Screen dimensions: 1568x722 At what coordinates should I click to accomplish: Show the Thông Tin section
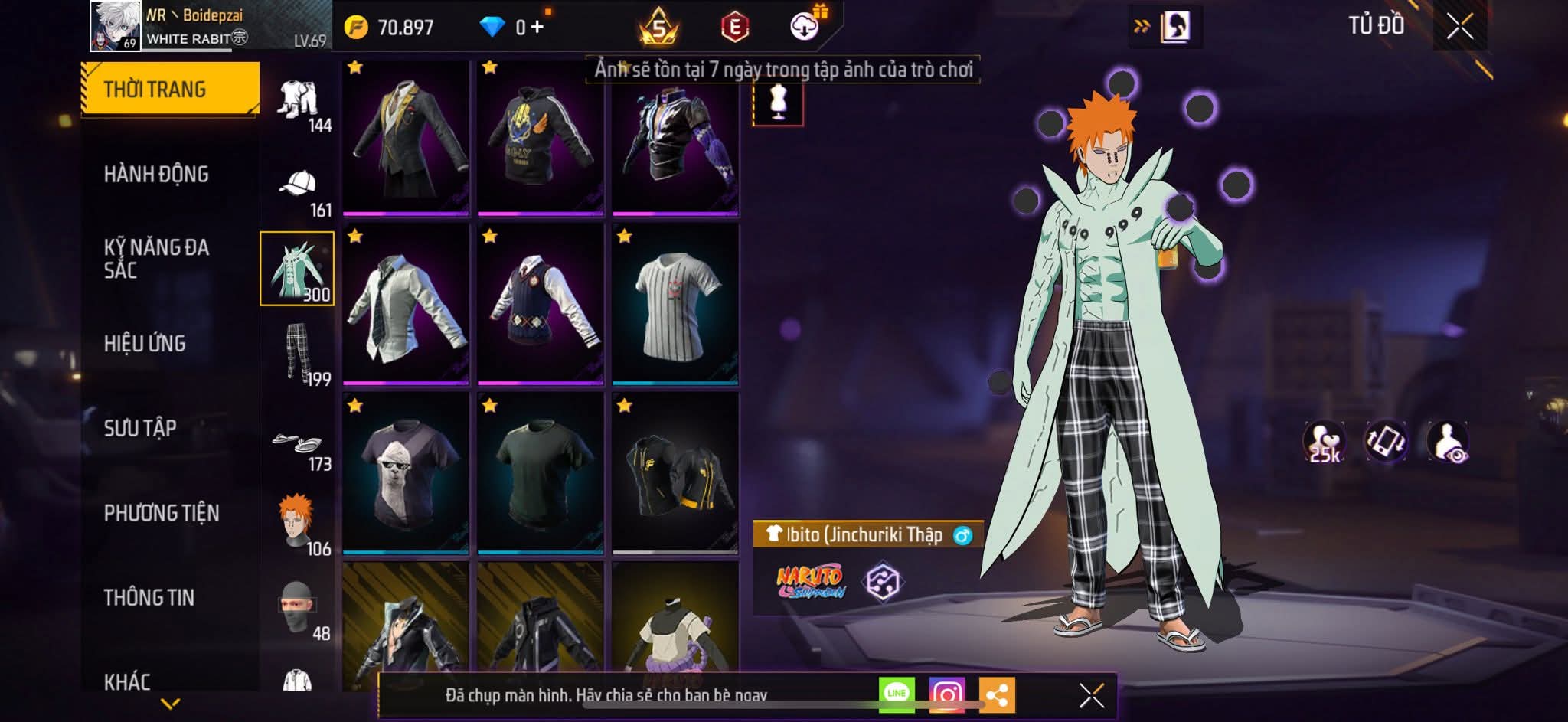(x=149, y=597)
